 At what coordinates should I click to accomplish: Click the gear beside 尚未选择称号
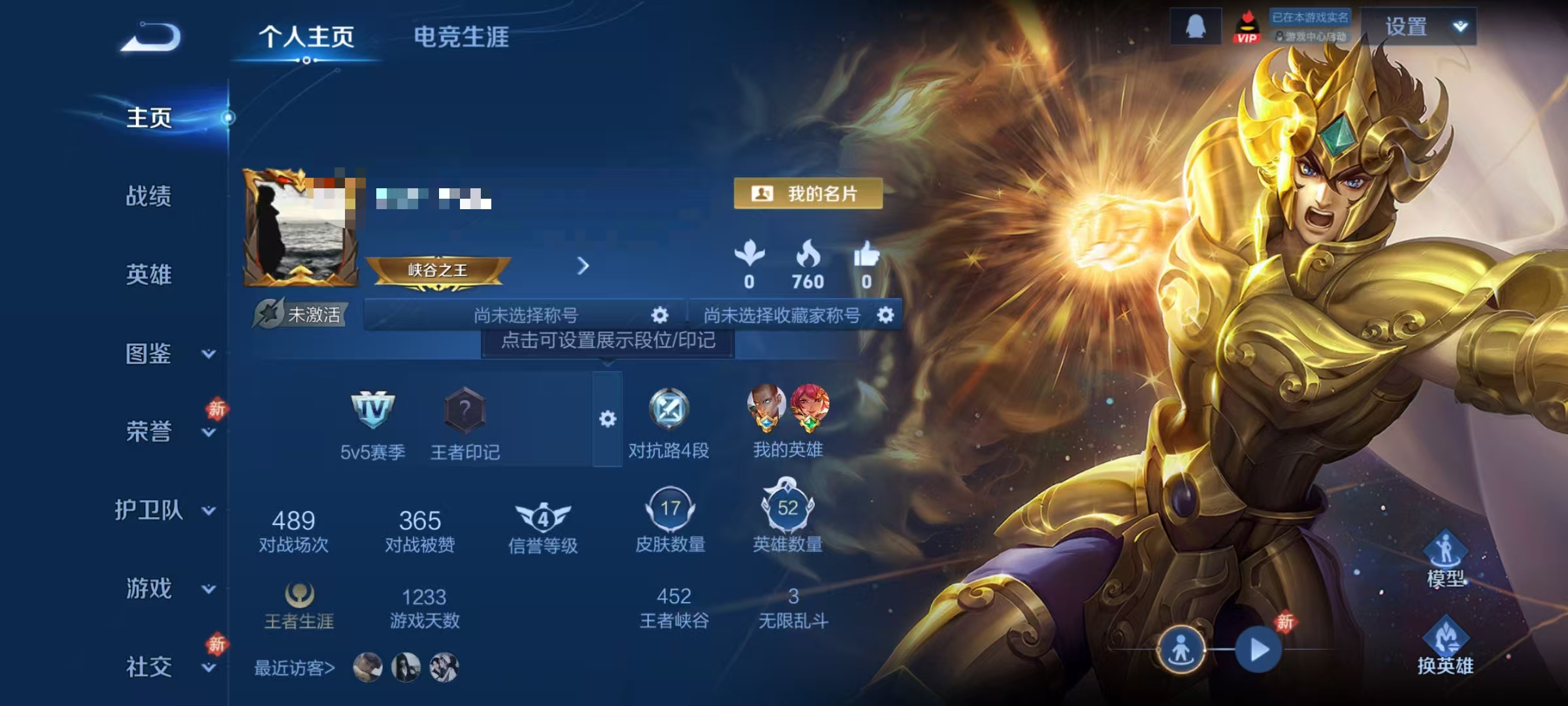[660, 315]
